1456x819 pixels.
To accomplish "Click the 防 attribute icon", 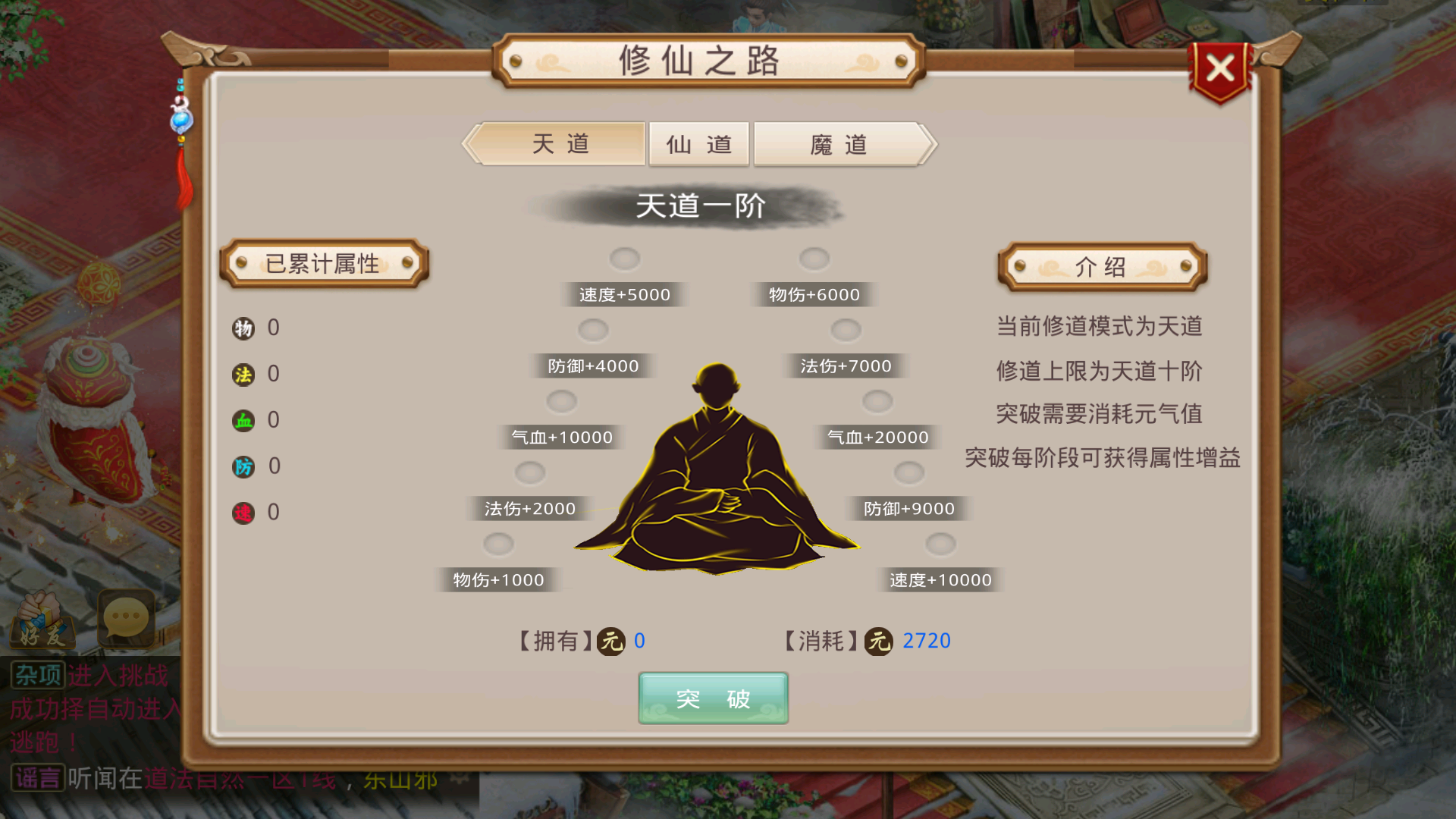I will (x=242, y=466).
